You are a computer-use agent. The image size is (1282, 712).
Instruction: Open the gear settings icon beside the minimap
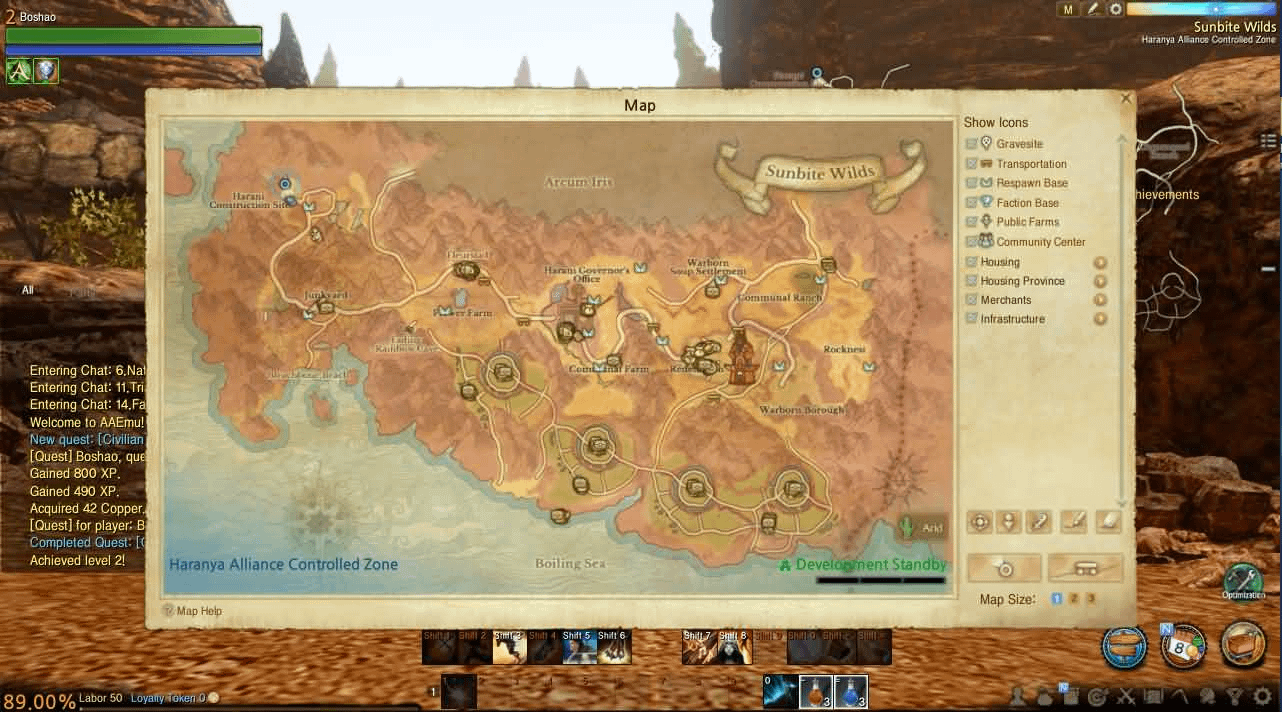[1116, 9]
